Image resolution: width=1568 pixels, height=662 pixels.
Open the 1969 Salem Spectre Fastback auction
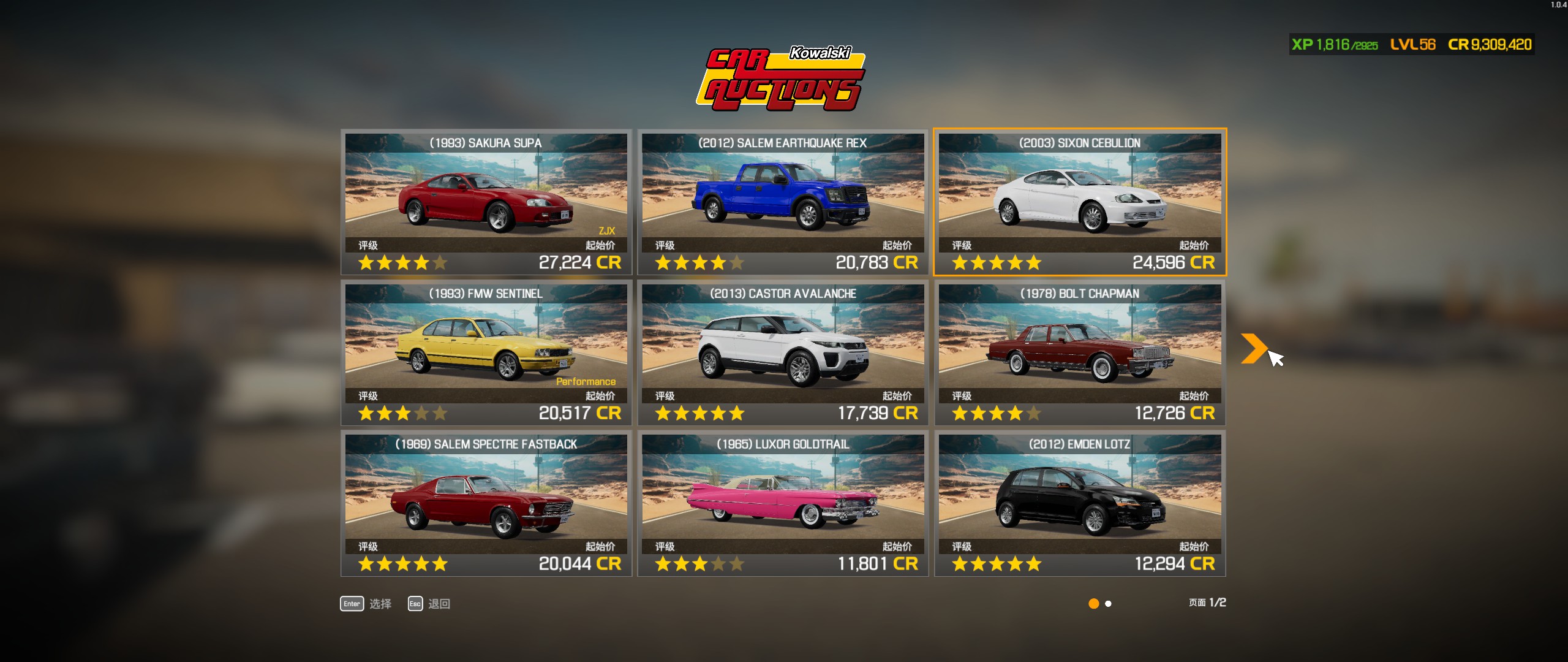tap(486, 503)
